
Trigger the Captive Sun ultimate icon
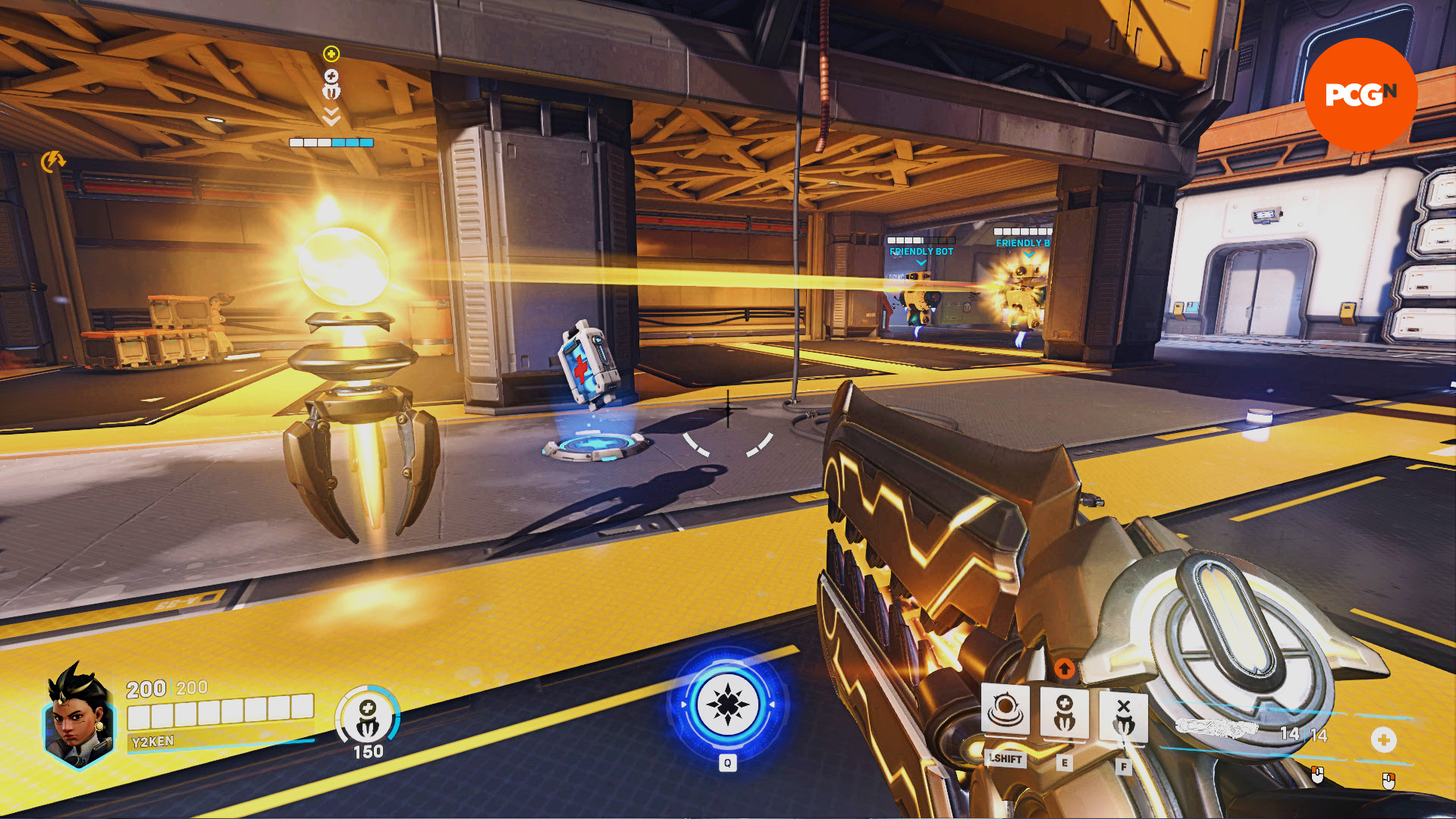[x=727, y=704]
